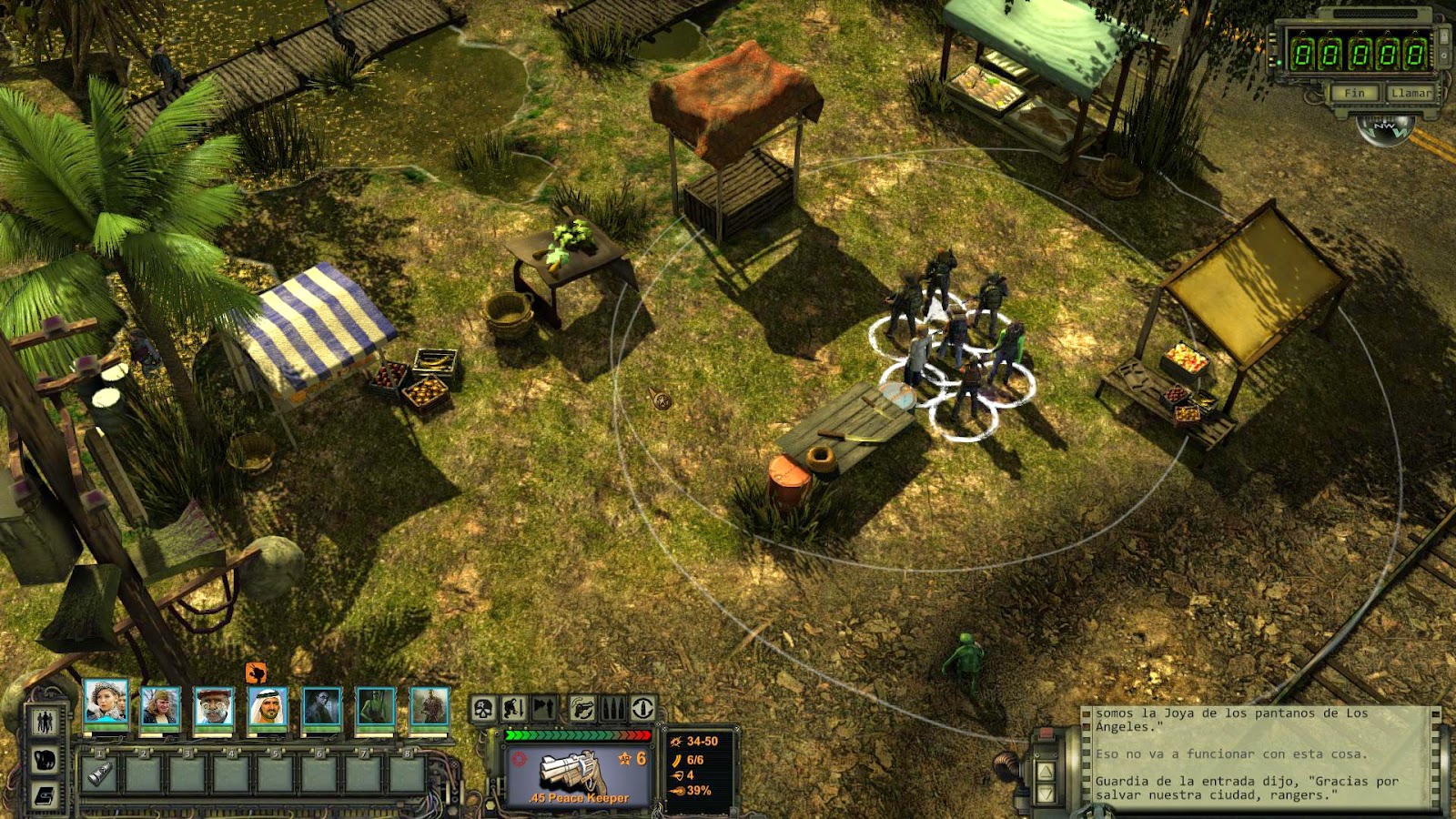This screenshot has width=1456, height=819.
Task: Open the backpack inventory
Action: [x=45, y=759]
